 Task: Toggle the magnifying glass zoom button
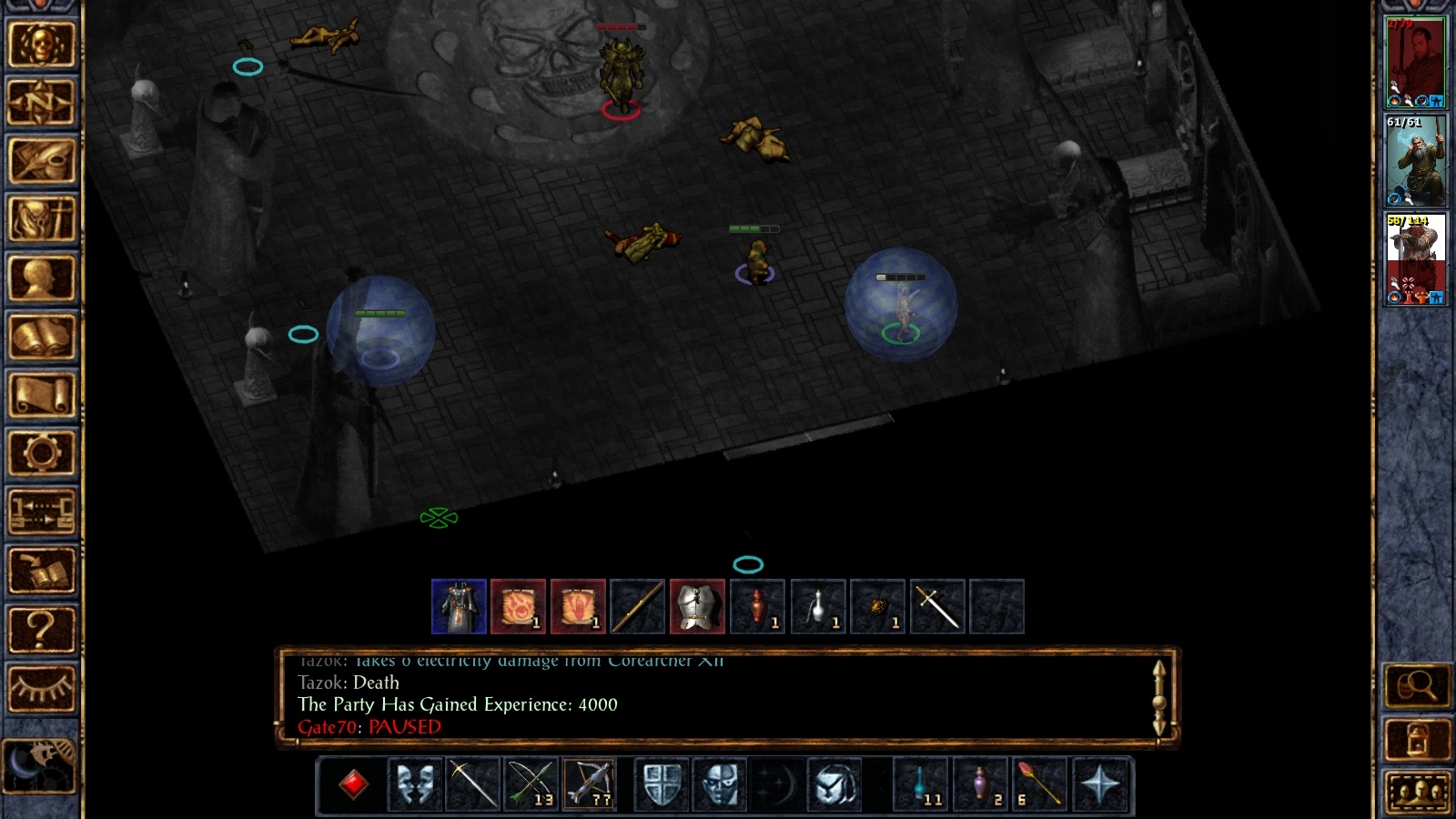click(1417, 687)
